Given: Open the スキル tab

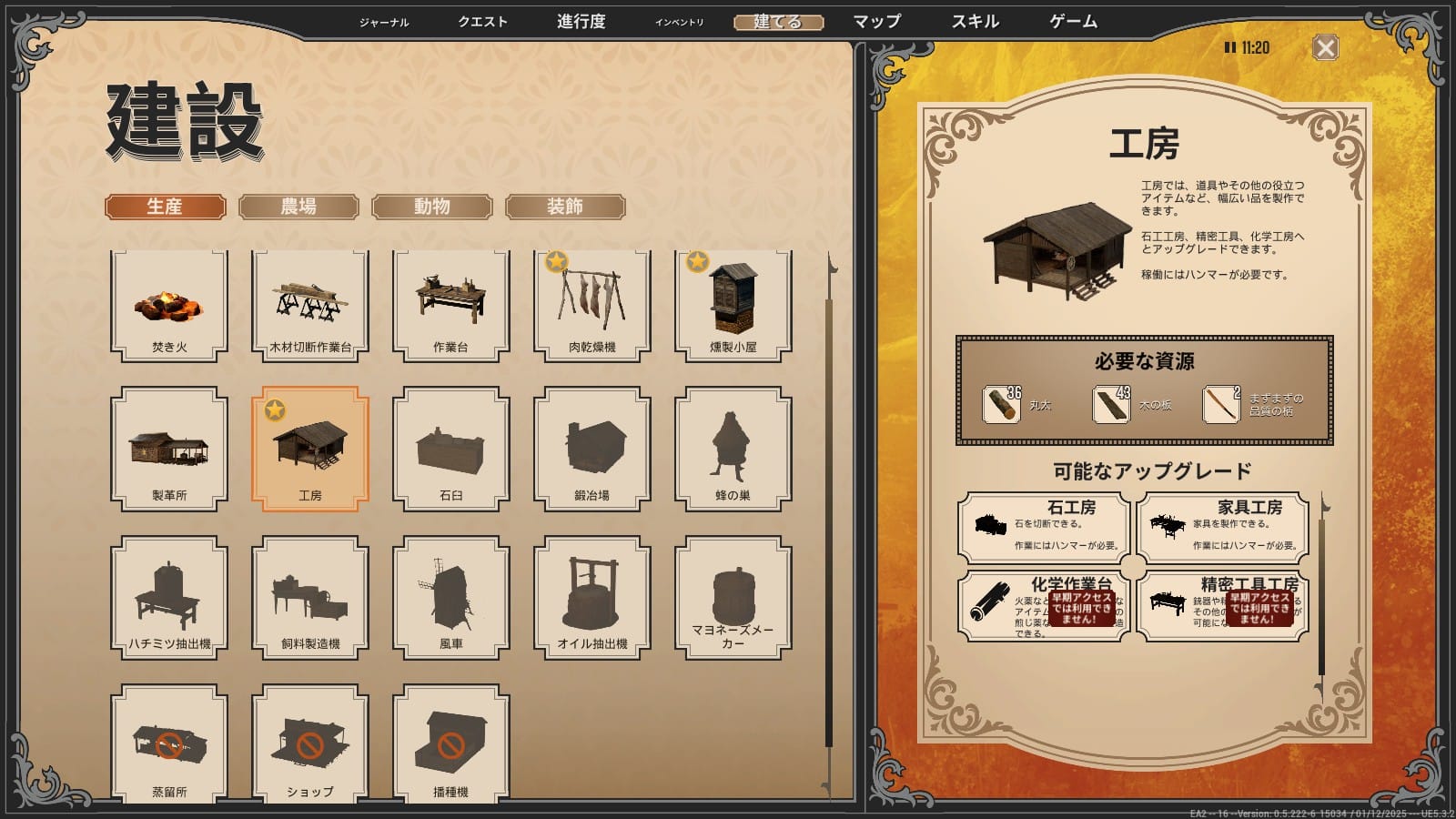Looking at the screenshot, I should [975, 22].
